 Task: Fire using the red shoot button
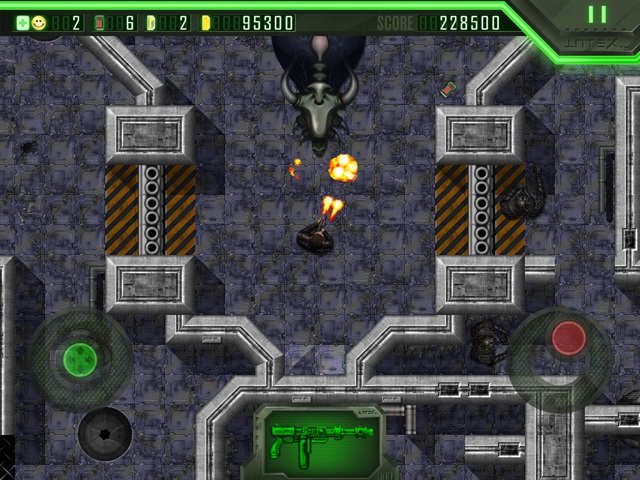coord(569,339)
